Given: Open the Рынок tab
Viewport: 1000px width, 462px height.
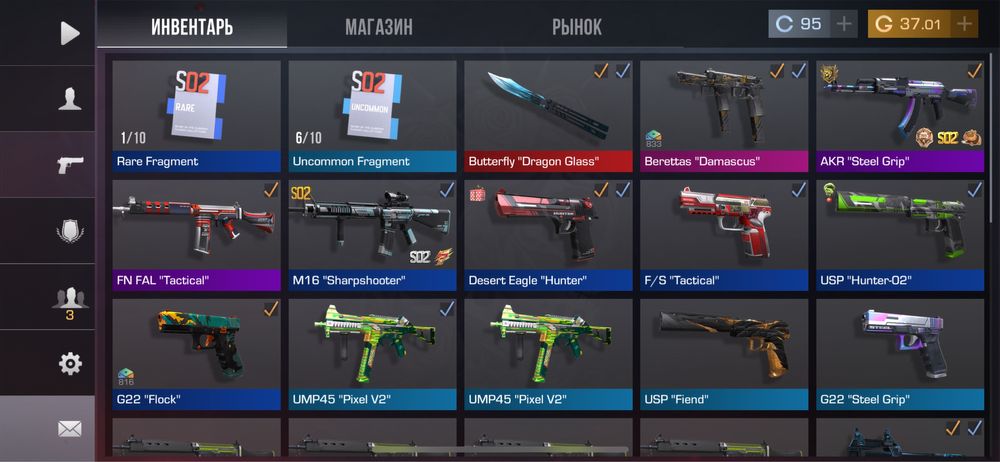Looking at the screenshot, I should [x=577, y=27].
